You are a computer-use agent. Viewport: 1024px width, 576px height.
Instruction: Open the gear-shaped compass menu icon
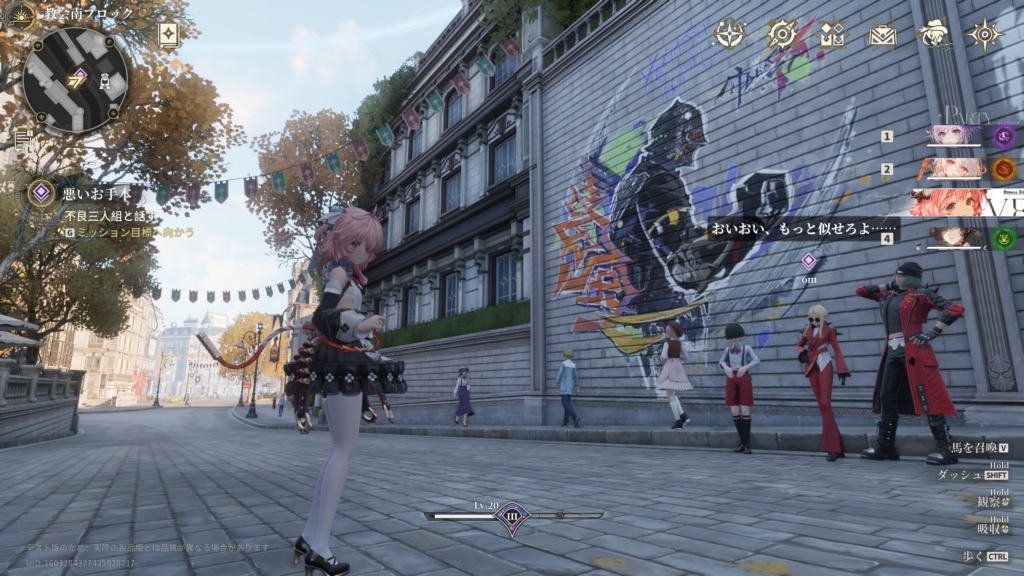tap(782, 34)
